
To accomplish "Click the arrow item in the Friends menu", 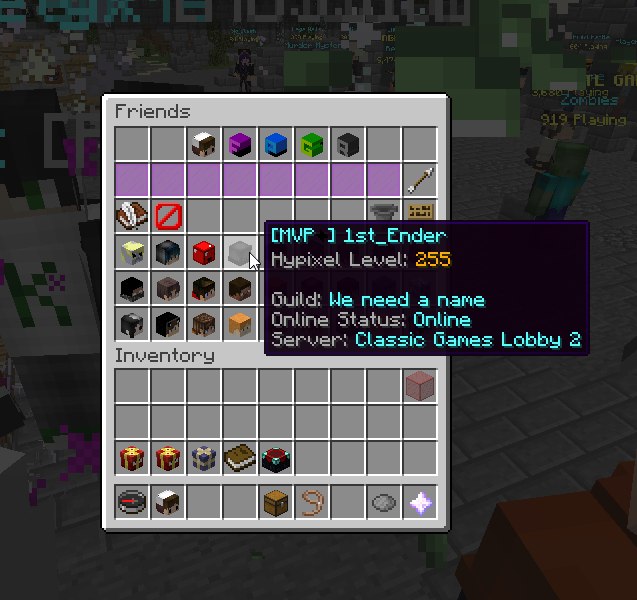I will coord(420,180).
